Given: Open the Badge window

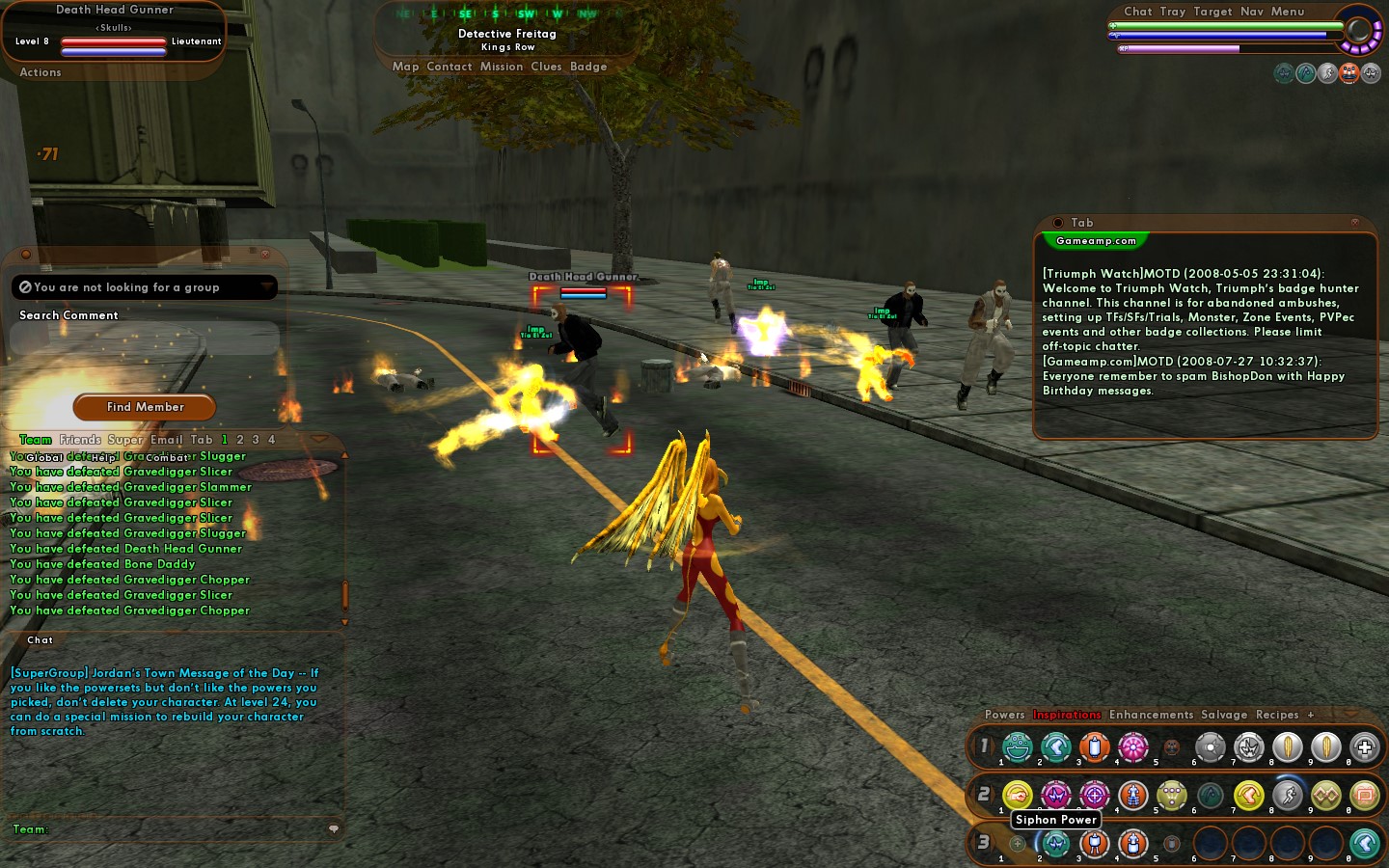Looking at the screenshot, I should 588,67.
